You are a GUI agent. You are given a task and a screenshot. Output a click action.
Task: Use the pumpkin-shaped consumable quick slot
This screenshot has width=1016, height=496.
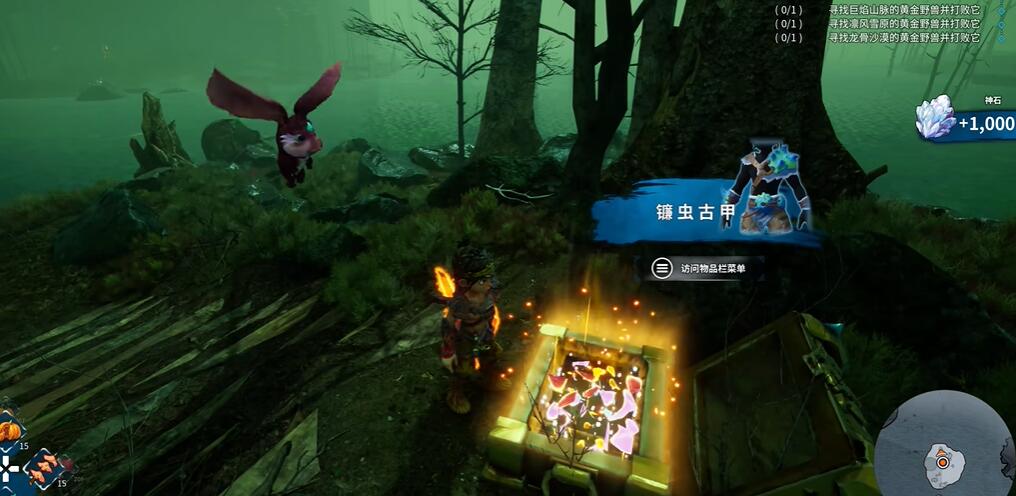(x=9, y=430)
